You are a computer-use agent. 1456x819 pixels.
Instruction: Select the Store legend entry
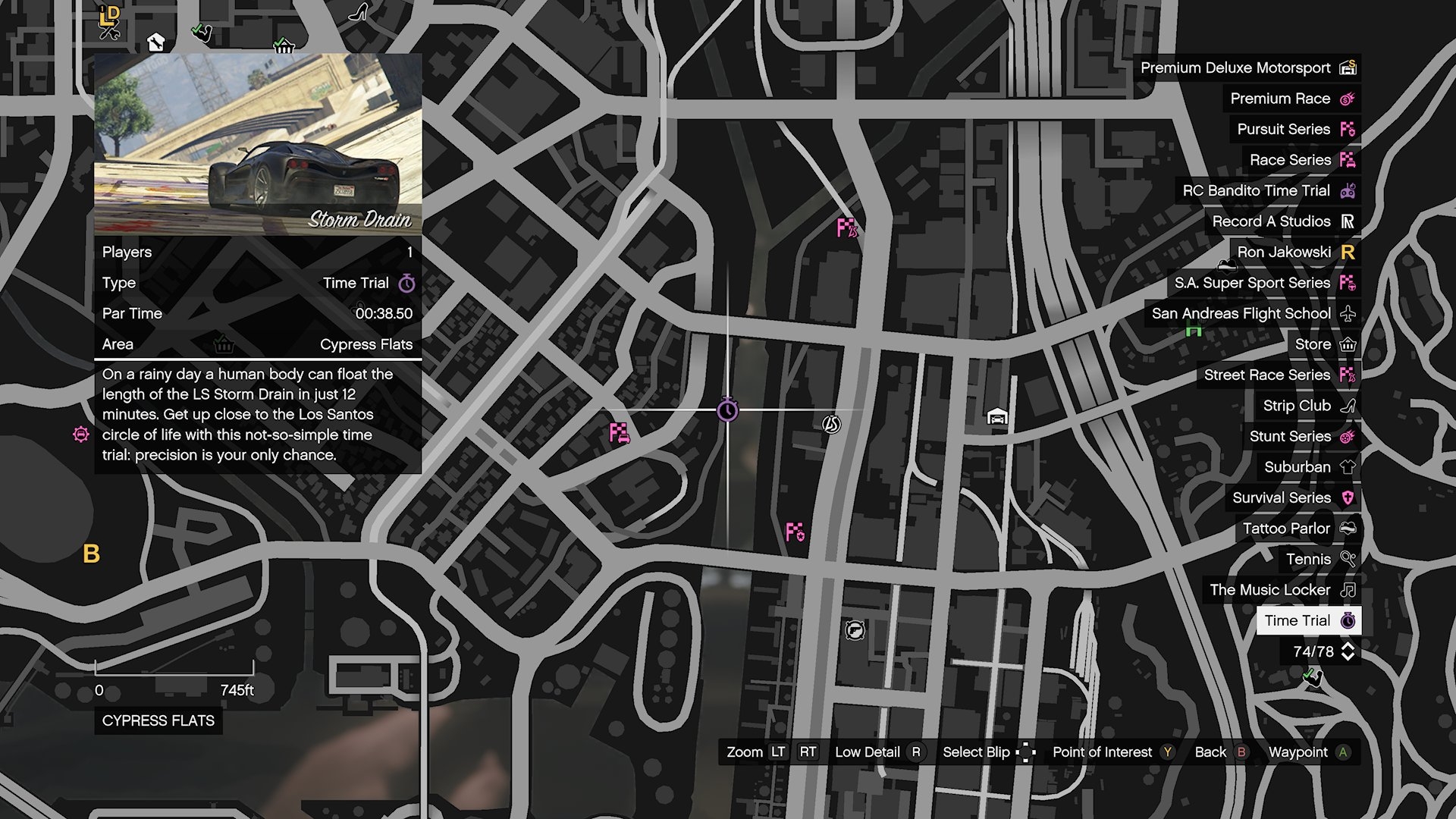[1323, 344]
